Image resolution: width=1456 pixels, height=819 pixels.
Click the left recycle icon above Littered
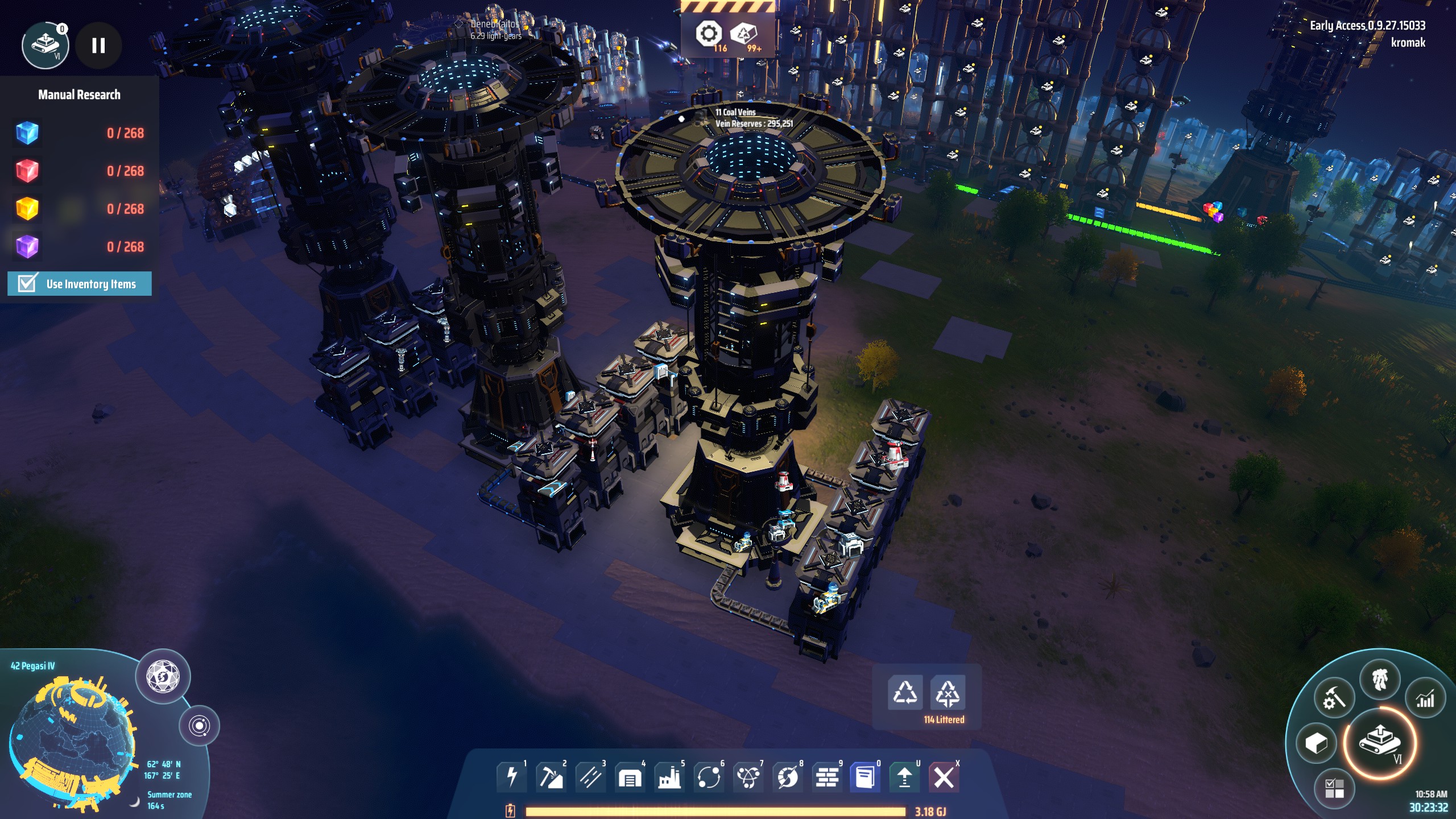(x=905, y=693)
